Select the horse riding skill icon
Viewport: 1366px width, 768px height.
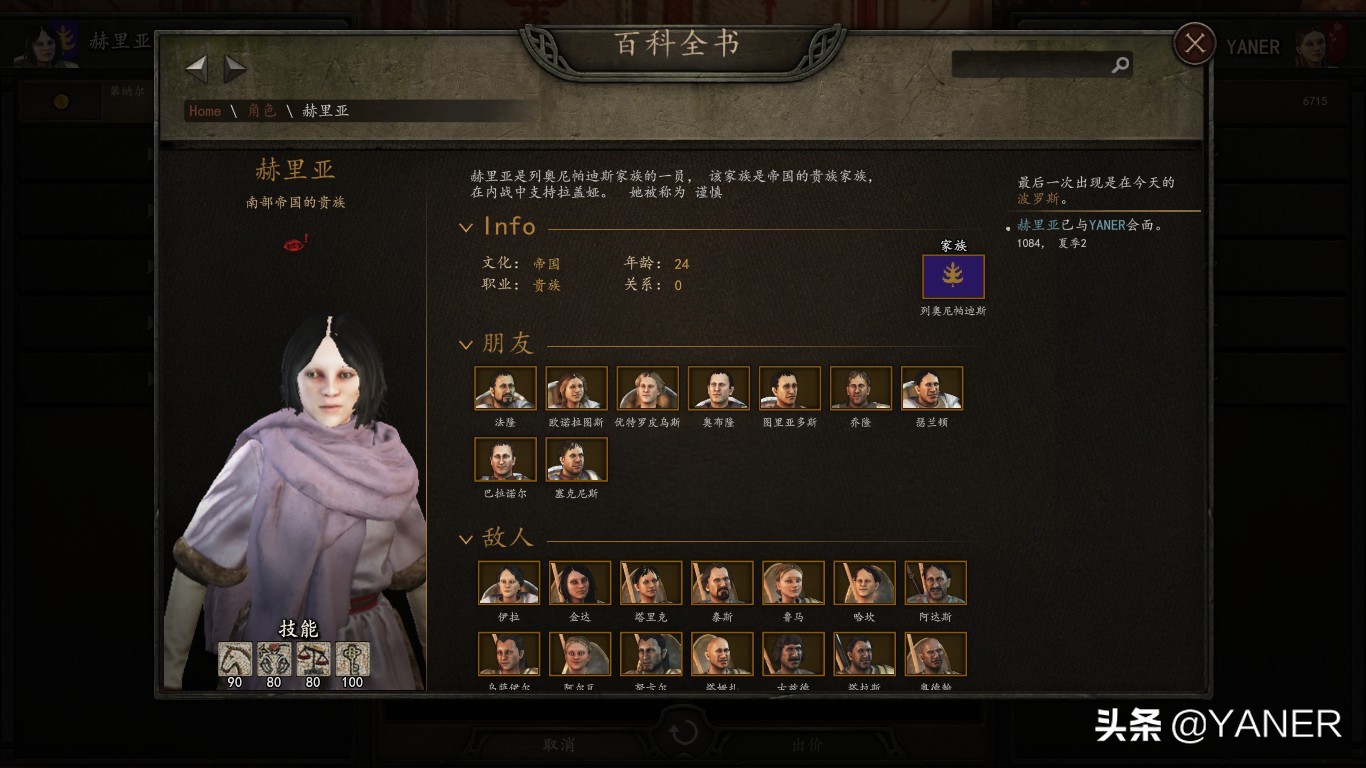click(x=233, y=658)
